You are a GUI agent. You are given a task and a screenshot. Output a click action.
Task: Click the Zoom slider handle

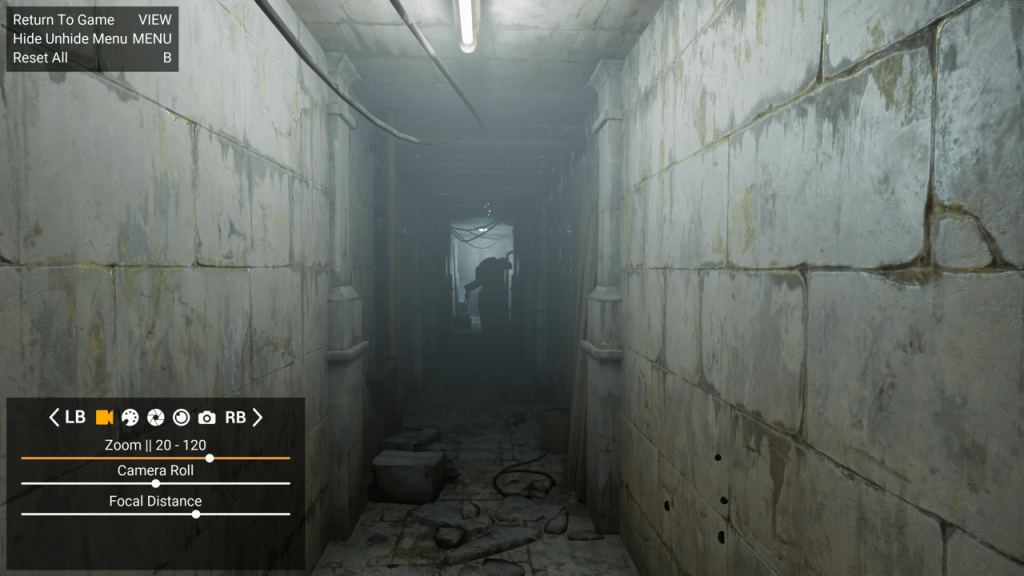(209, 458)
